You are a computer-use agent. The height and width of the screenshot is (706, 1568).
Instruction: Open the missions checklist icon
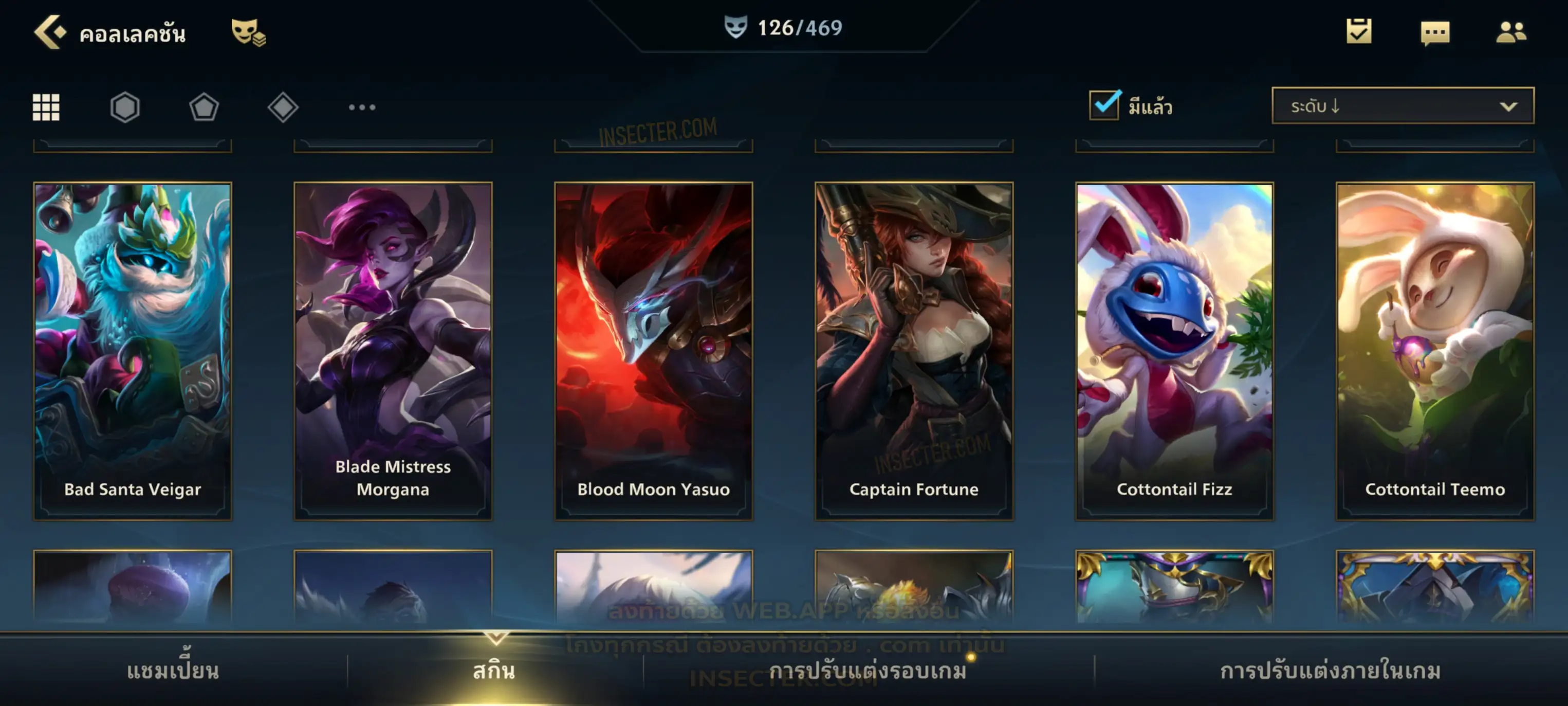1358,32
